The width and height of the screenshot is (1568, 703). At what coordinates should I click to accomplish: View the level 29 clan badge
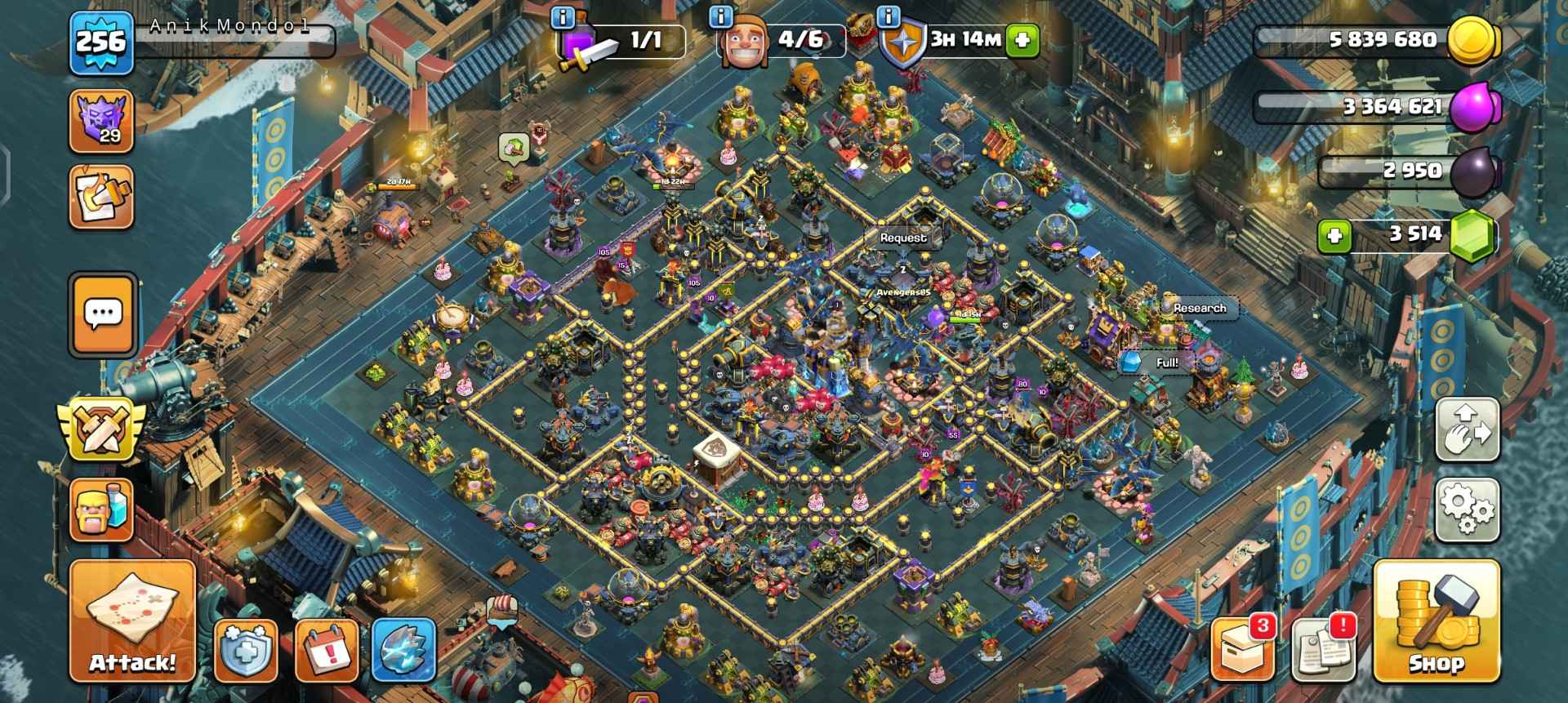101,124
